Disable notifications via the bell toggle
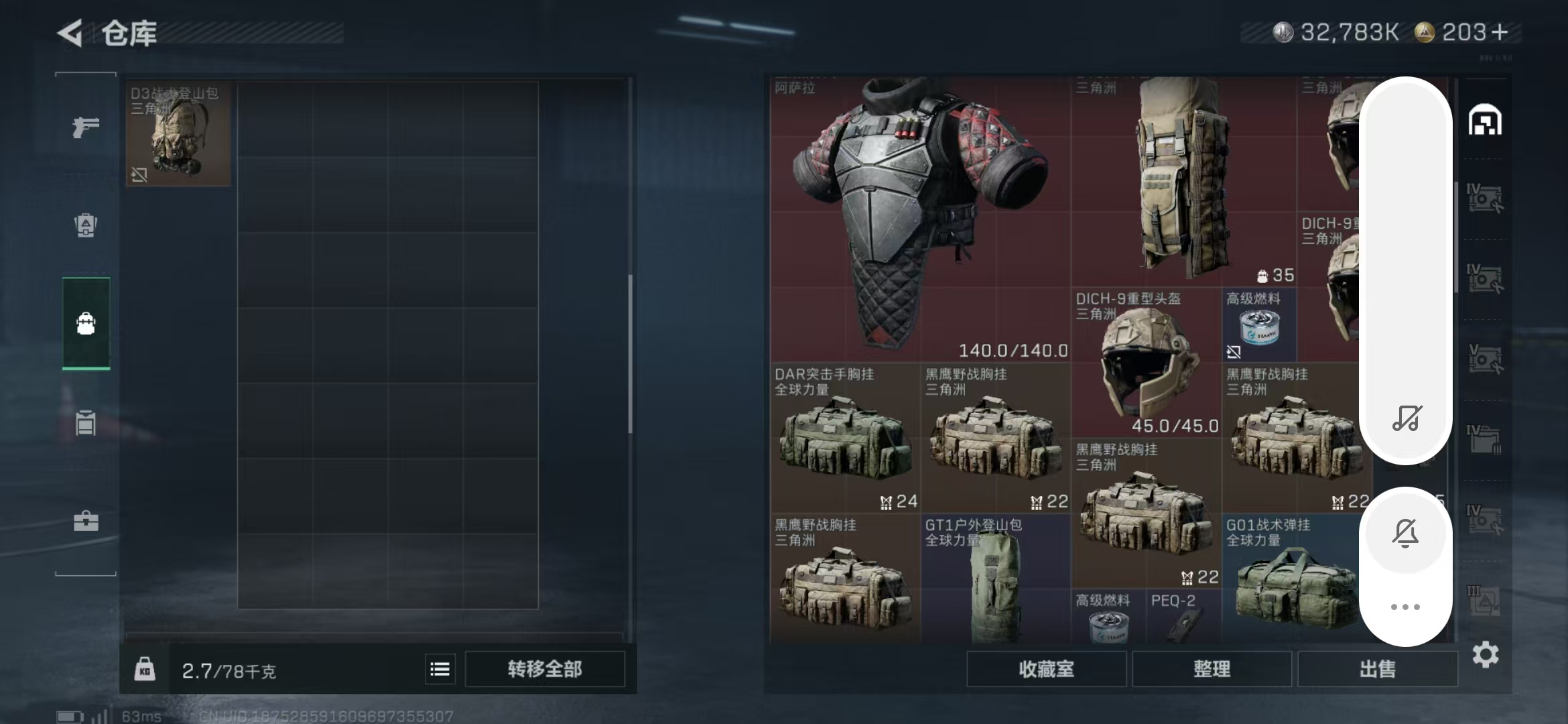Image resolution: width=1568 pixels, height=724 pixels. (1407, 533)
